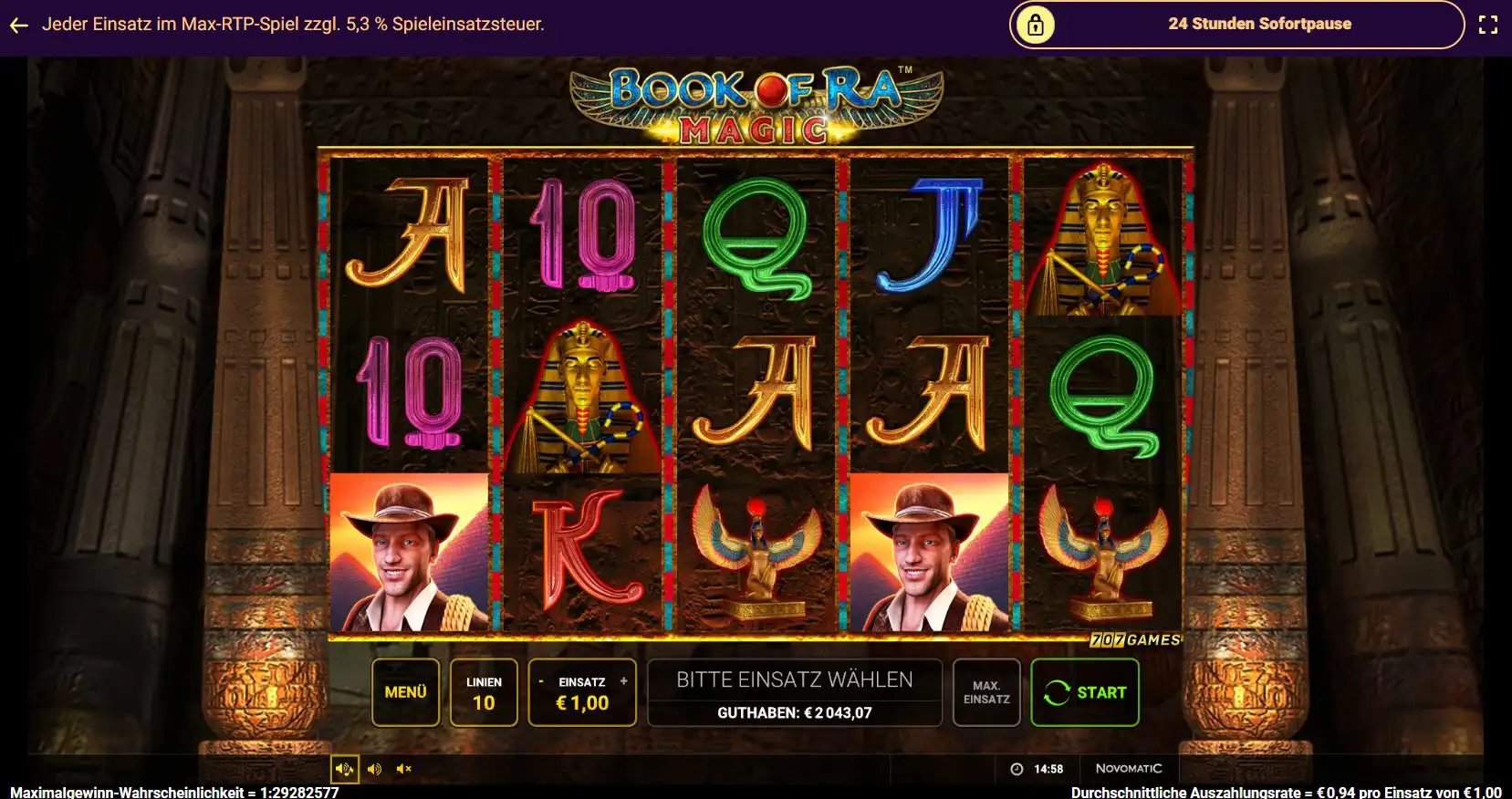Screen dimensions: 1512x799
Task: Select MAX. EINSATZ
Action: (x=987, y=691)
